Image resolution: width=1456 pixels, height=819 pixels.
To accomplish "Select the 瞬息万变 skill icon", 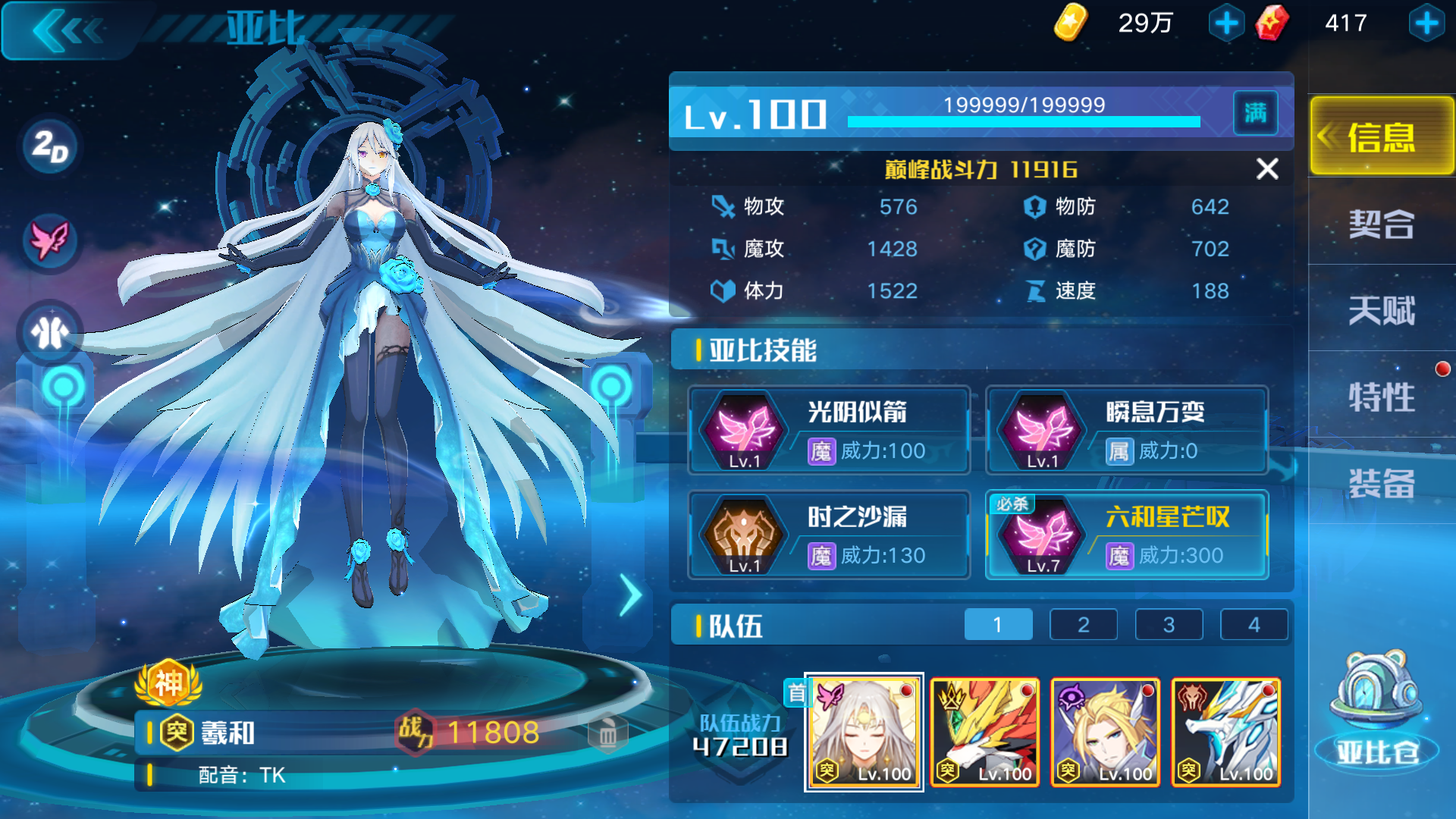I will (1043, 432).
